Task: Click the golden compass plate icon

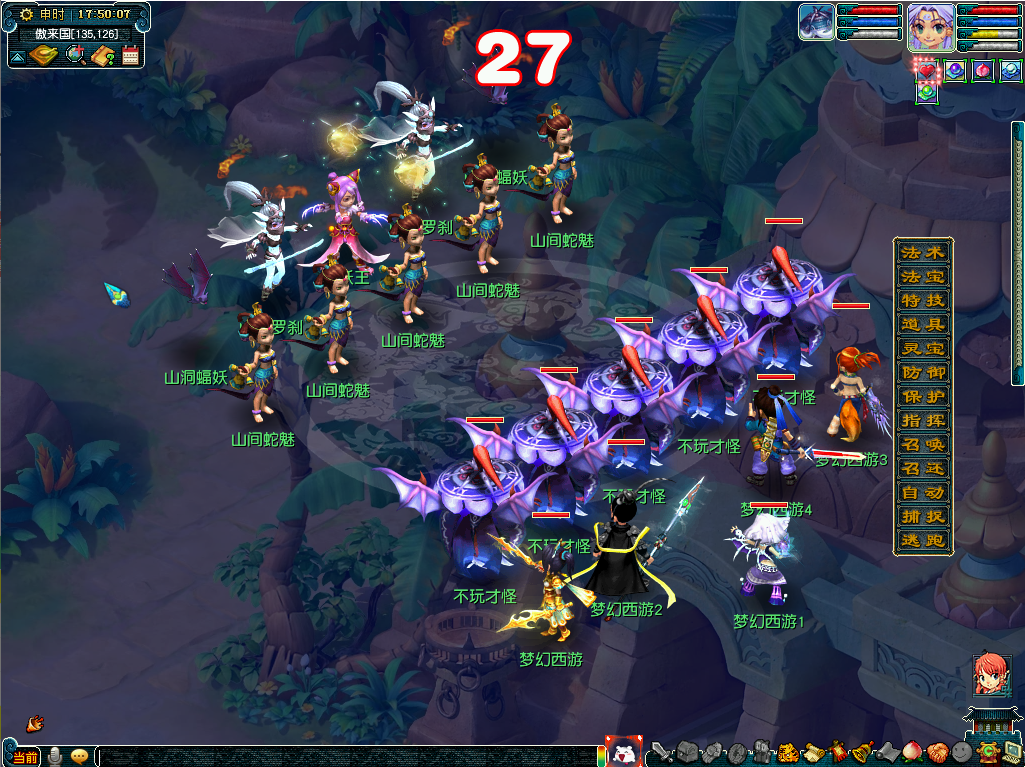Action: [x=43, y=55]
